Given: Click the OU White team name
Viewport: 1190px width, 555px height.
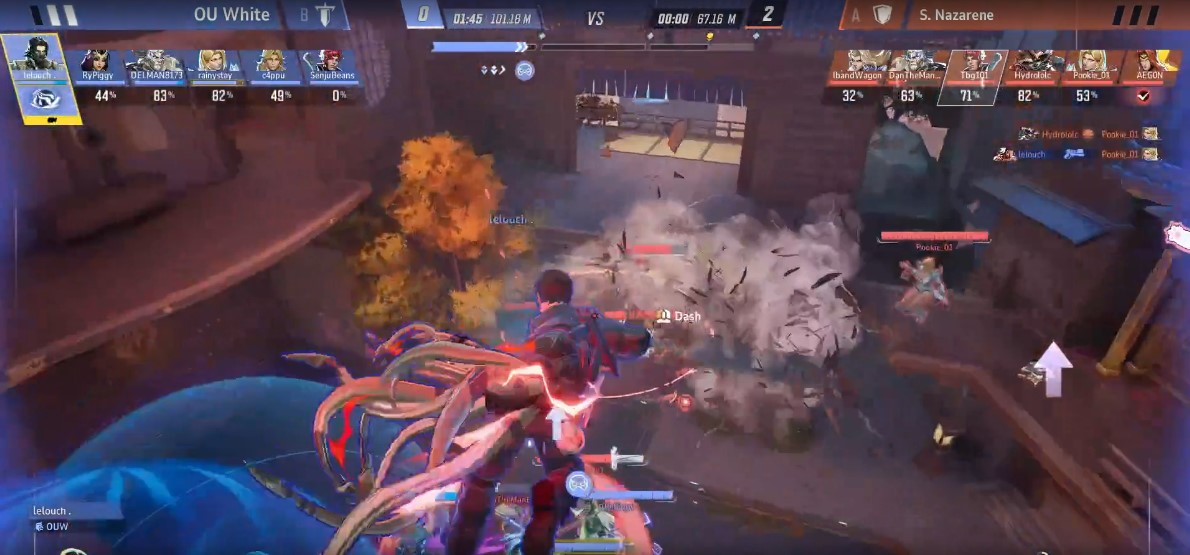Looking at the screenshot, I should pos(231,15).
